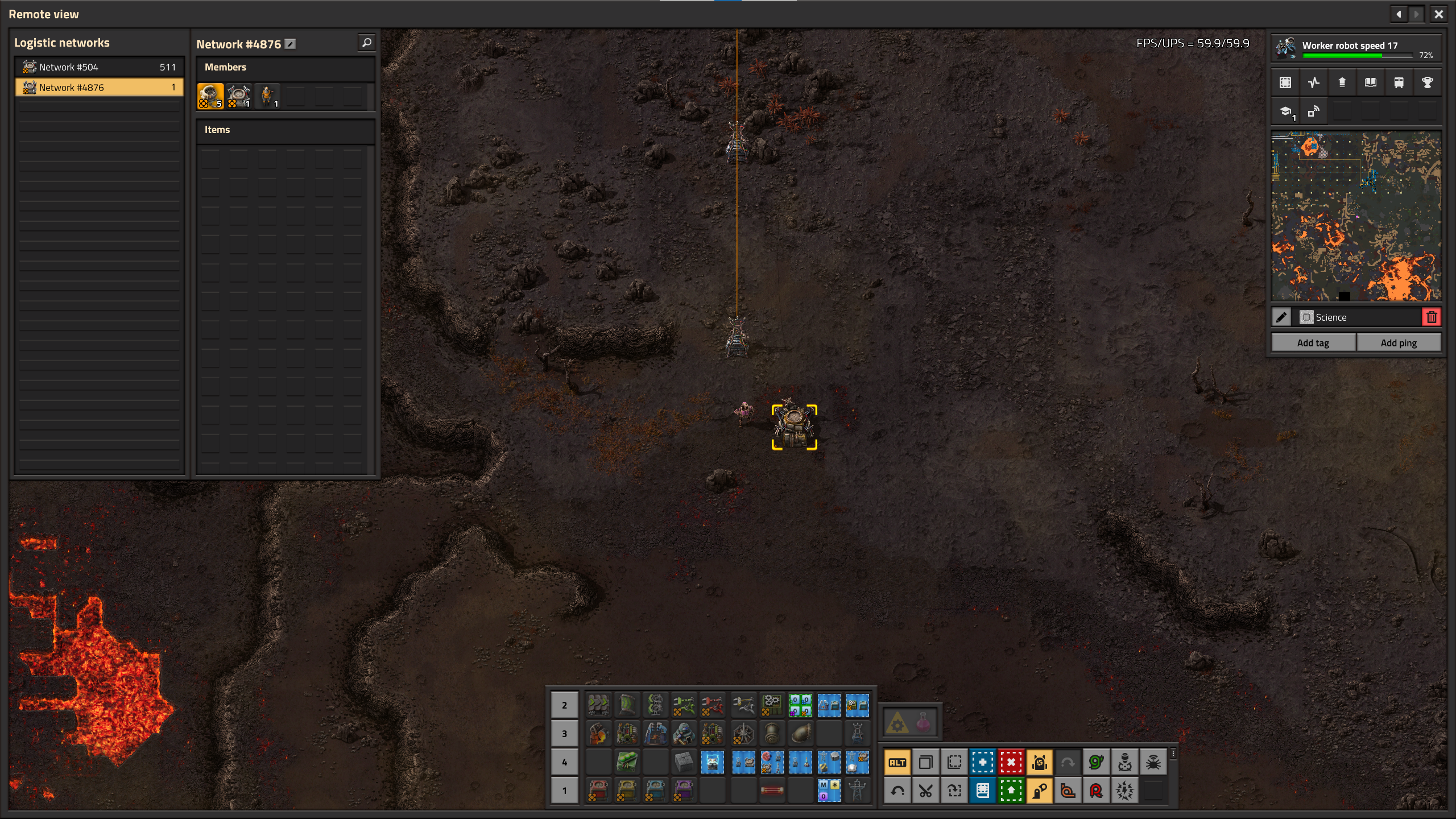Select the green upgrade planner

(1011, 791)
